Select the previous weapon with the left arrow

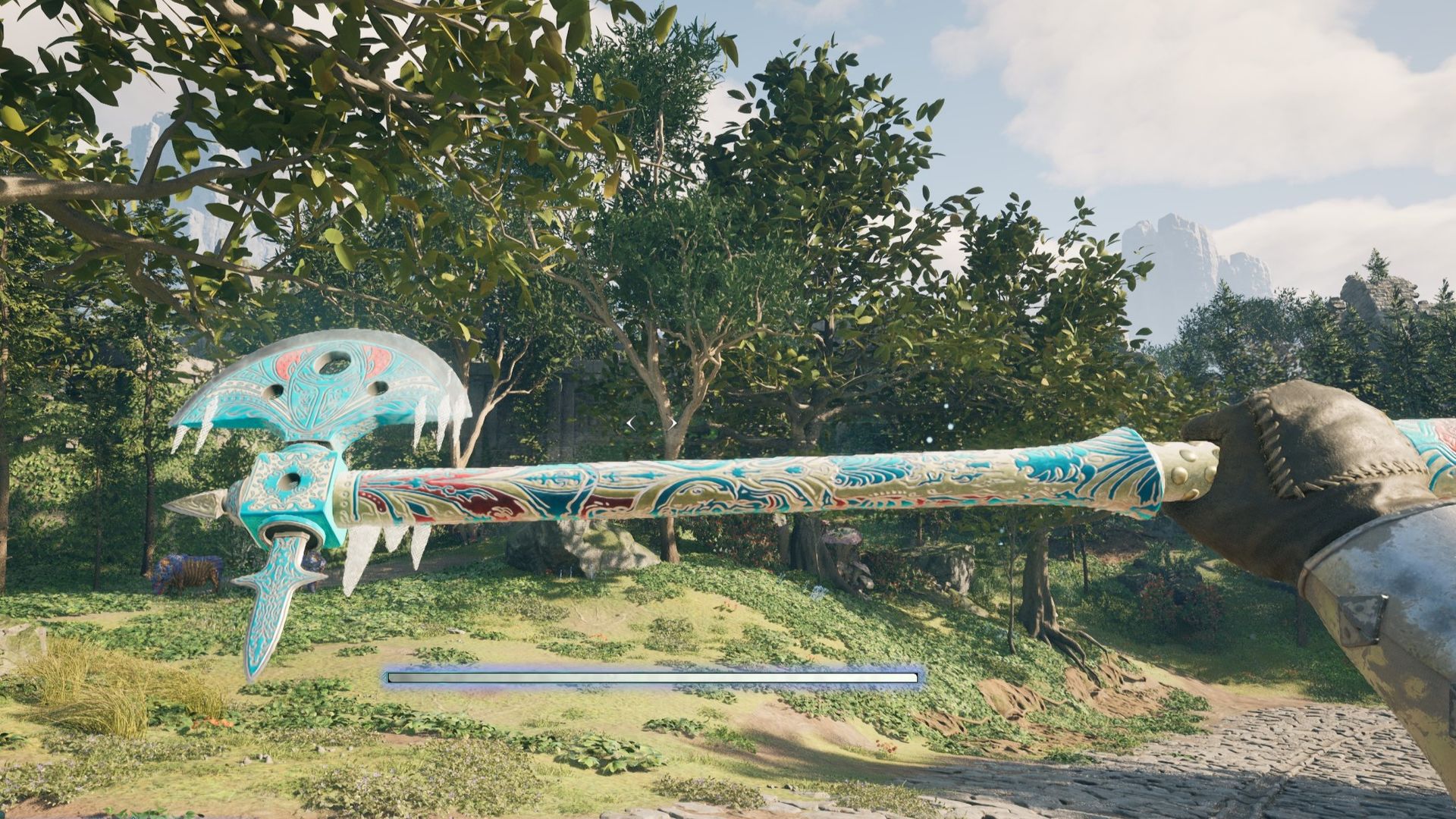[x=631, y=423]
